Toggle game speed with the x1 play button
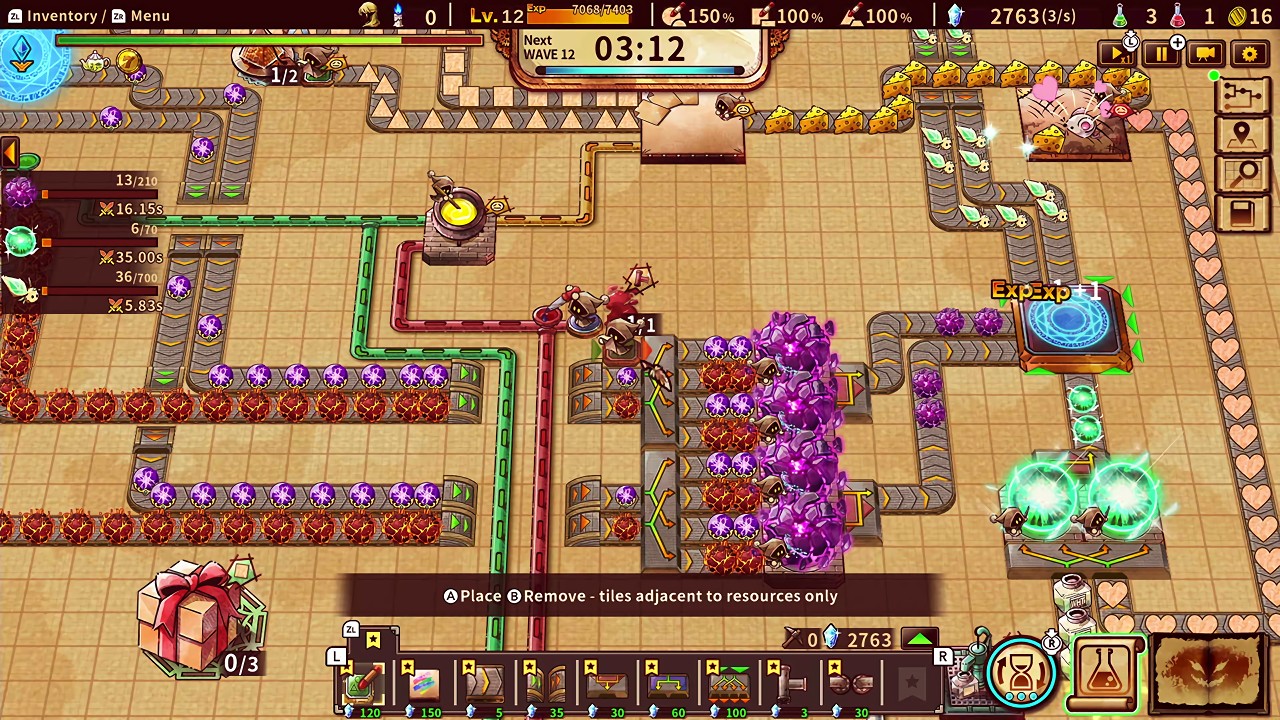This screenshot has height=720, width=1280. 1117,54
